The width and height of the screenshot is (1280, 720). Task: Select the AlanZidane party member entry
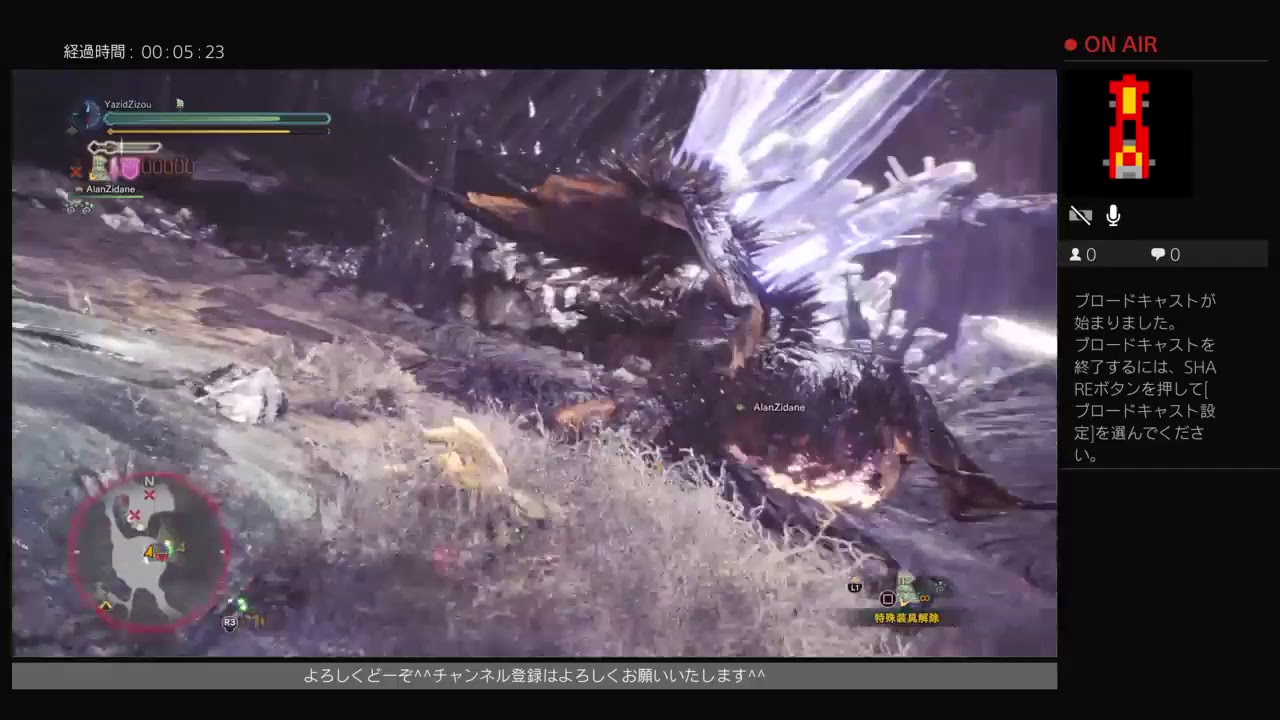point(110,188)
